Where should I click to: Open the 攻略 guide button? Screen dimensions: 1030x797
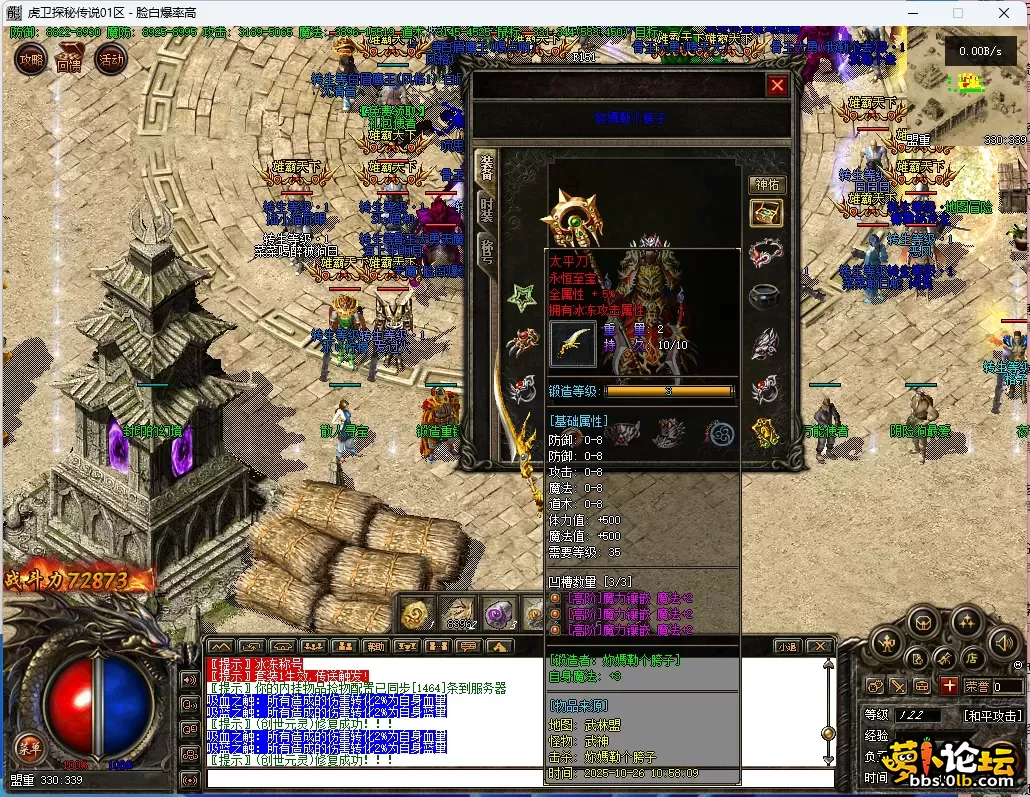click(x=31, y=60)
